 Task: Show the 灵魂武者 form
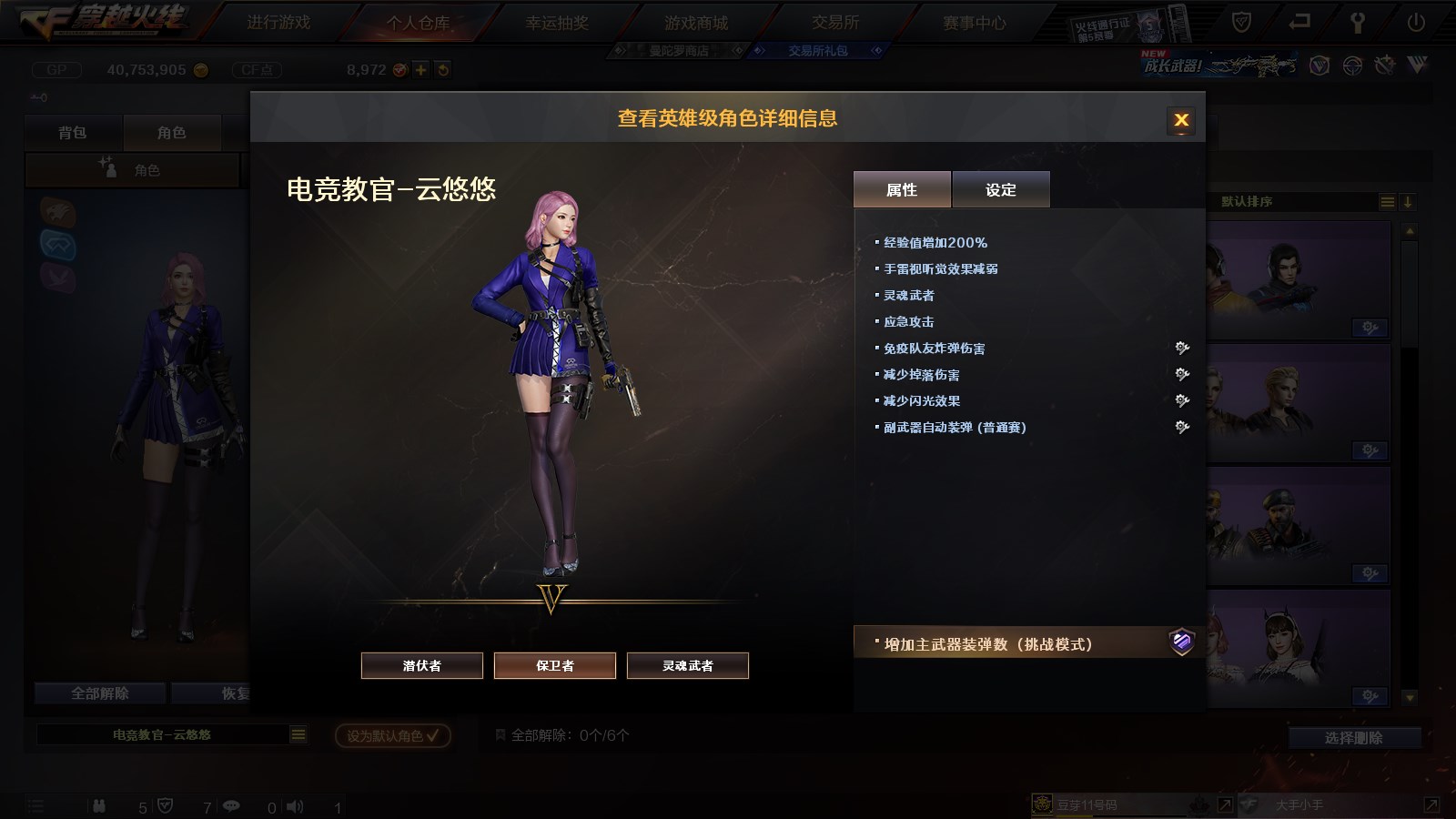(x=688, y=665)
